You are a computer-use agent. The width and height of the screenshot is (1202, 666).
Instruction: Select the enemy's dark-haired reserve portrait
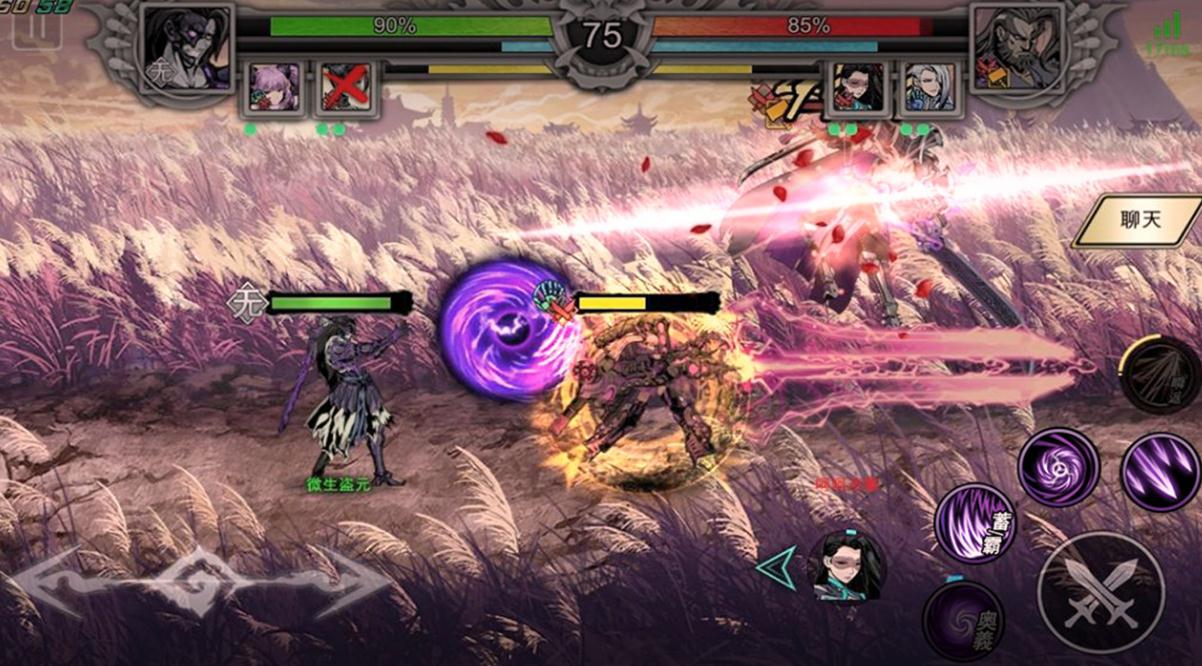tap(859, 88)
